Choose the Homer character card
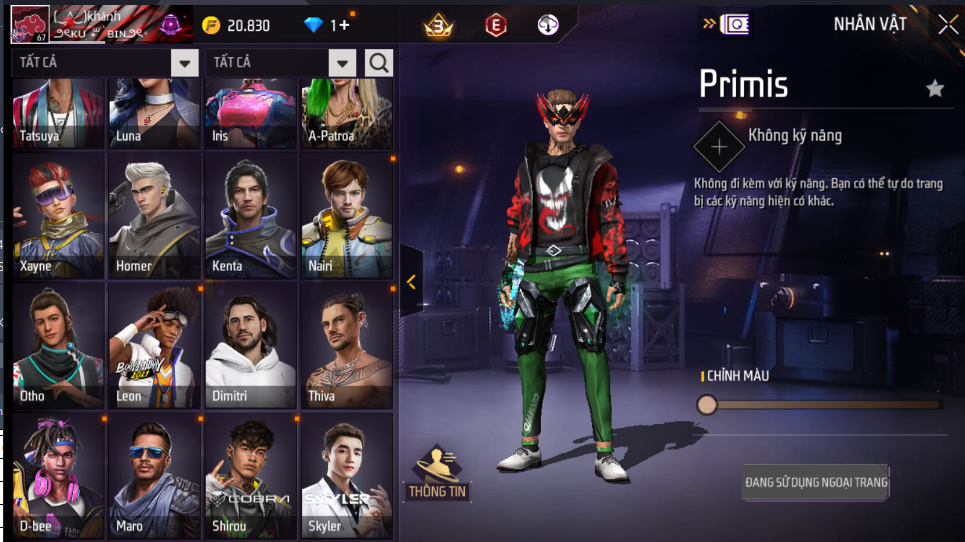 coord(154,215)
